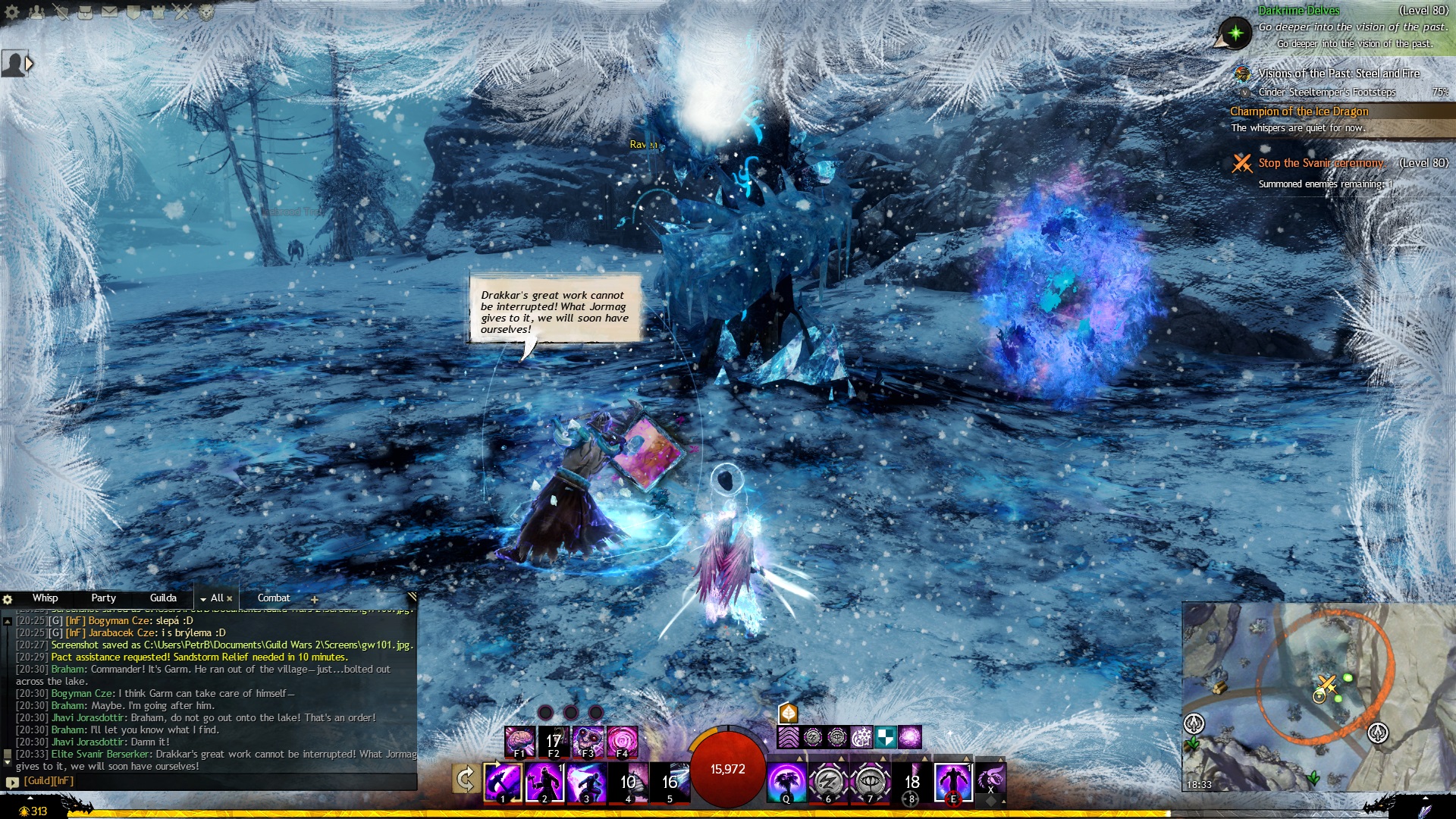1456x819 pixels.
Task: Add a new chat tab
Action: click(314, 599)
